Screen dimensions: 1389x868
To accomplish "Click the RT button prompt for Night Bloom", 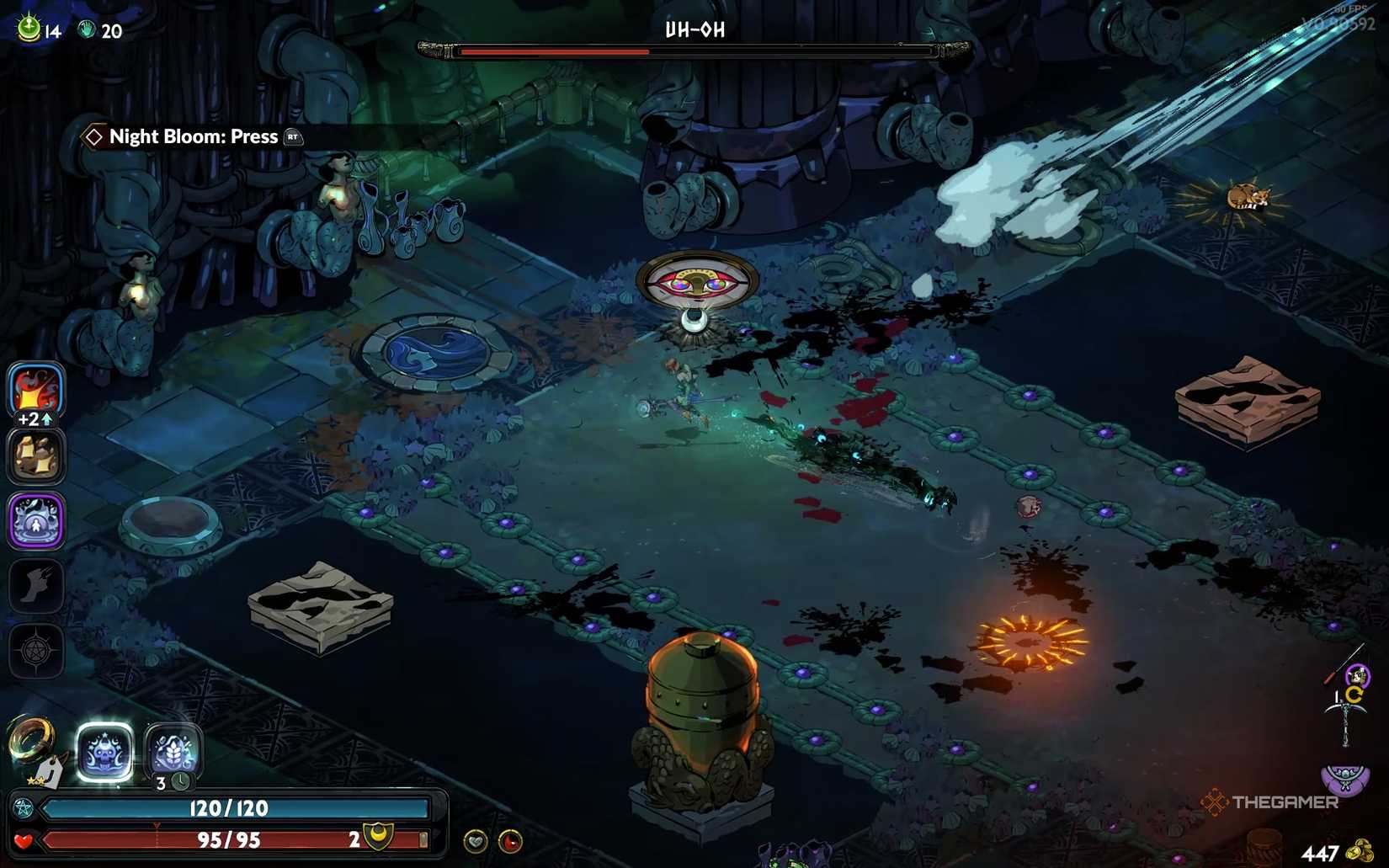I will click(x=292, y=137).
